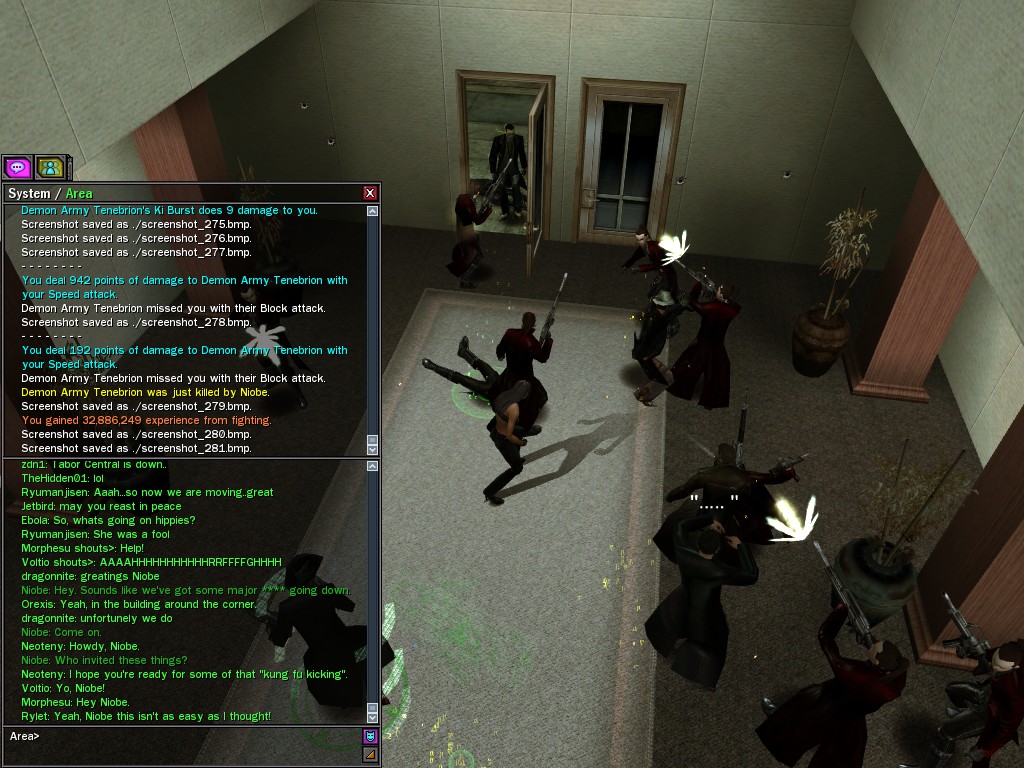1024x768 pixels.
Task: Switch to the yellow team members tab
Action: tap(50, 167)
